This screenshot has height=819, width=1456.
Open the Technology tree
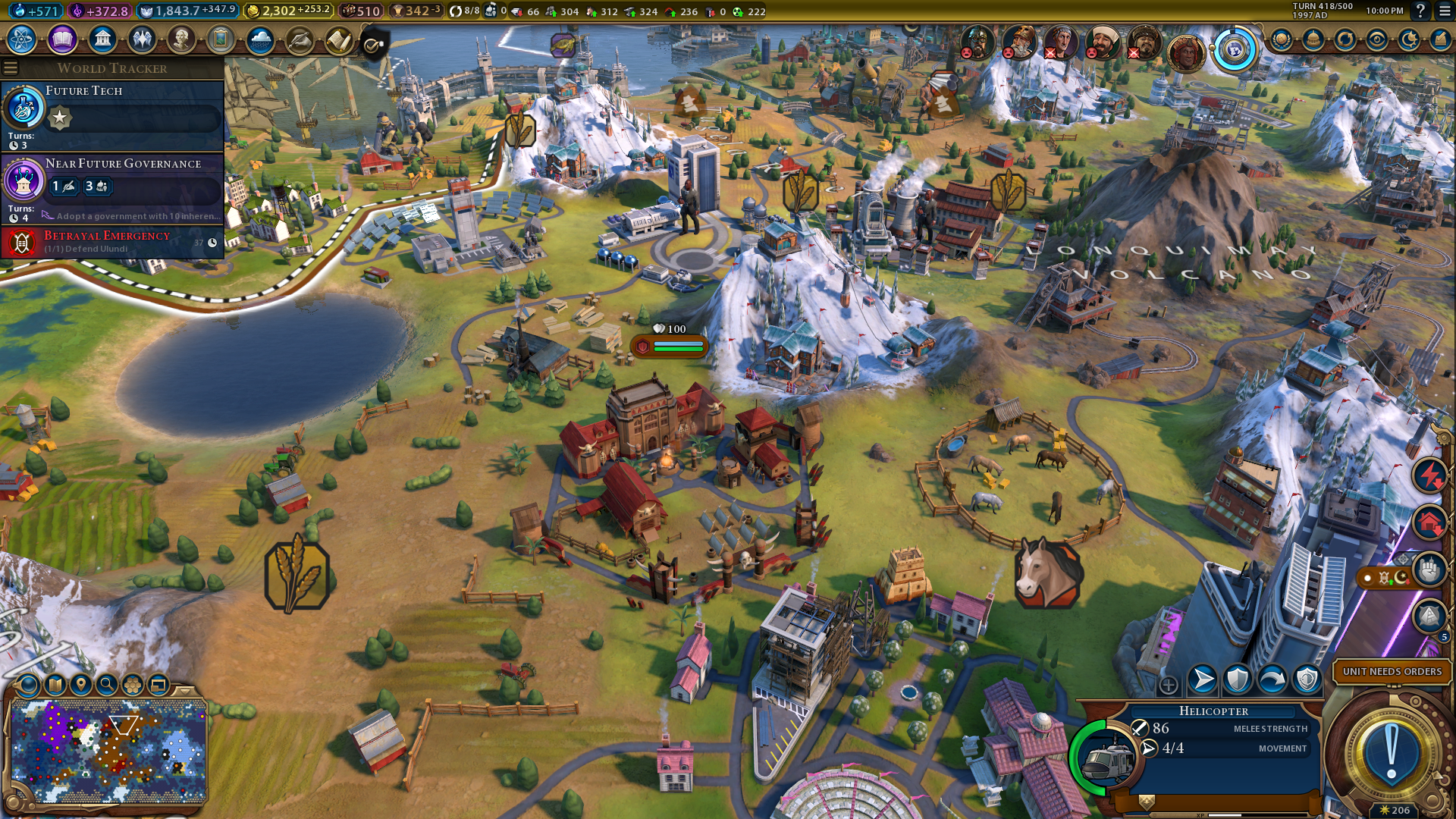pos(22,39)
